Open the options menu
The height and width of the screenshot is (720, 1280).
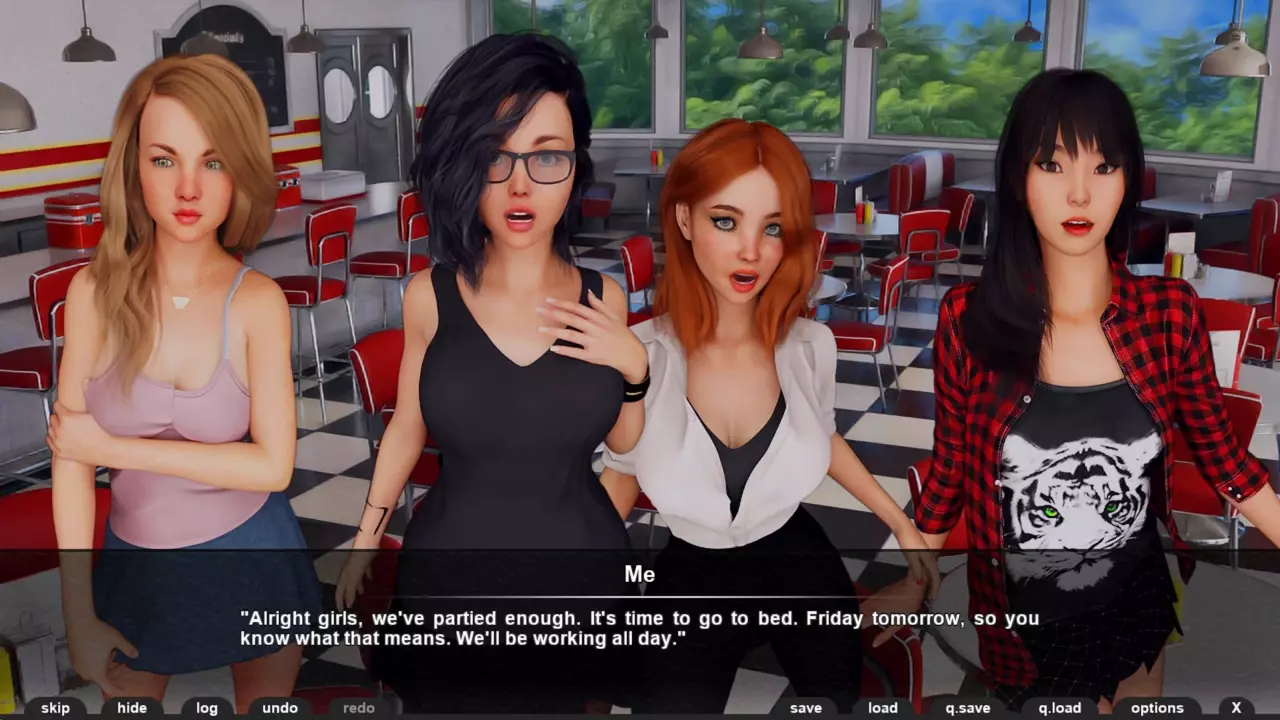[1157, 708]
